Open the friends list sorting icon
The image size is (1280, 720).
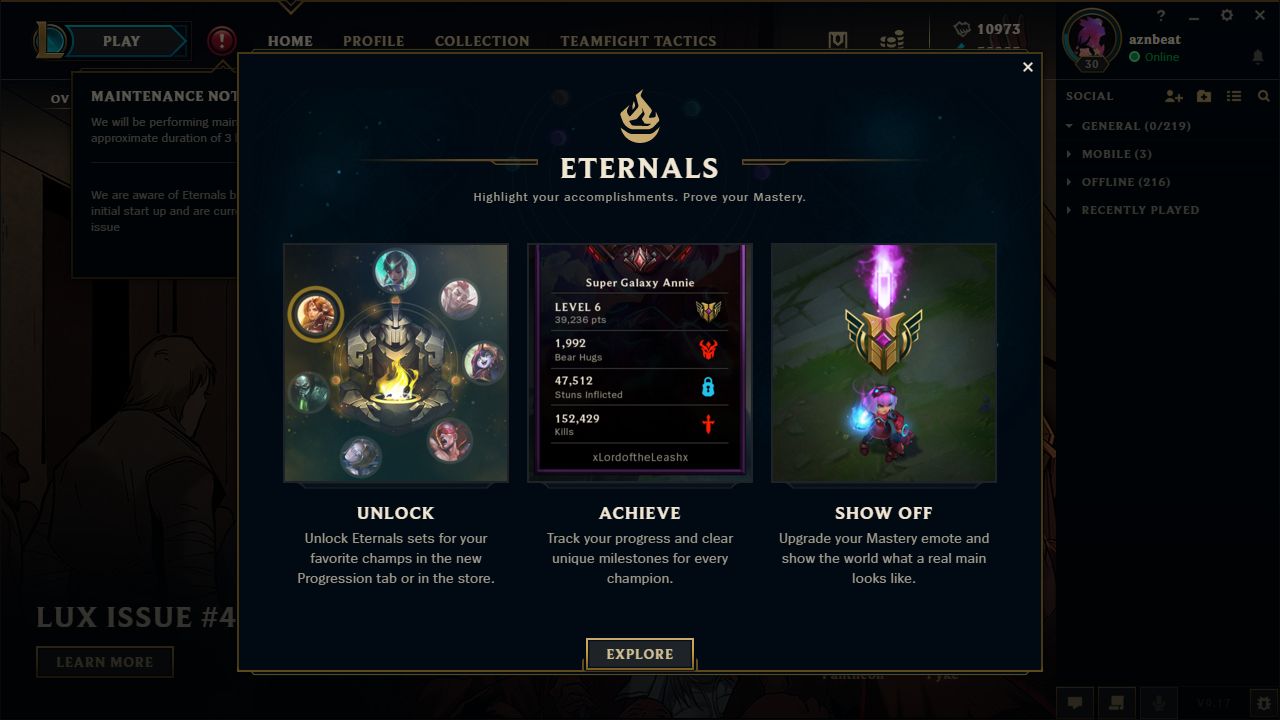tap(1233, 96)
